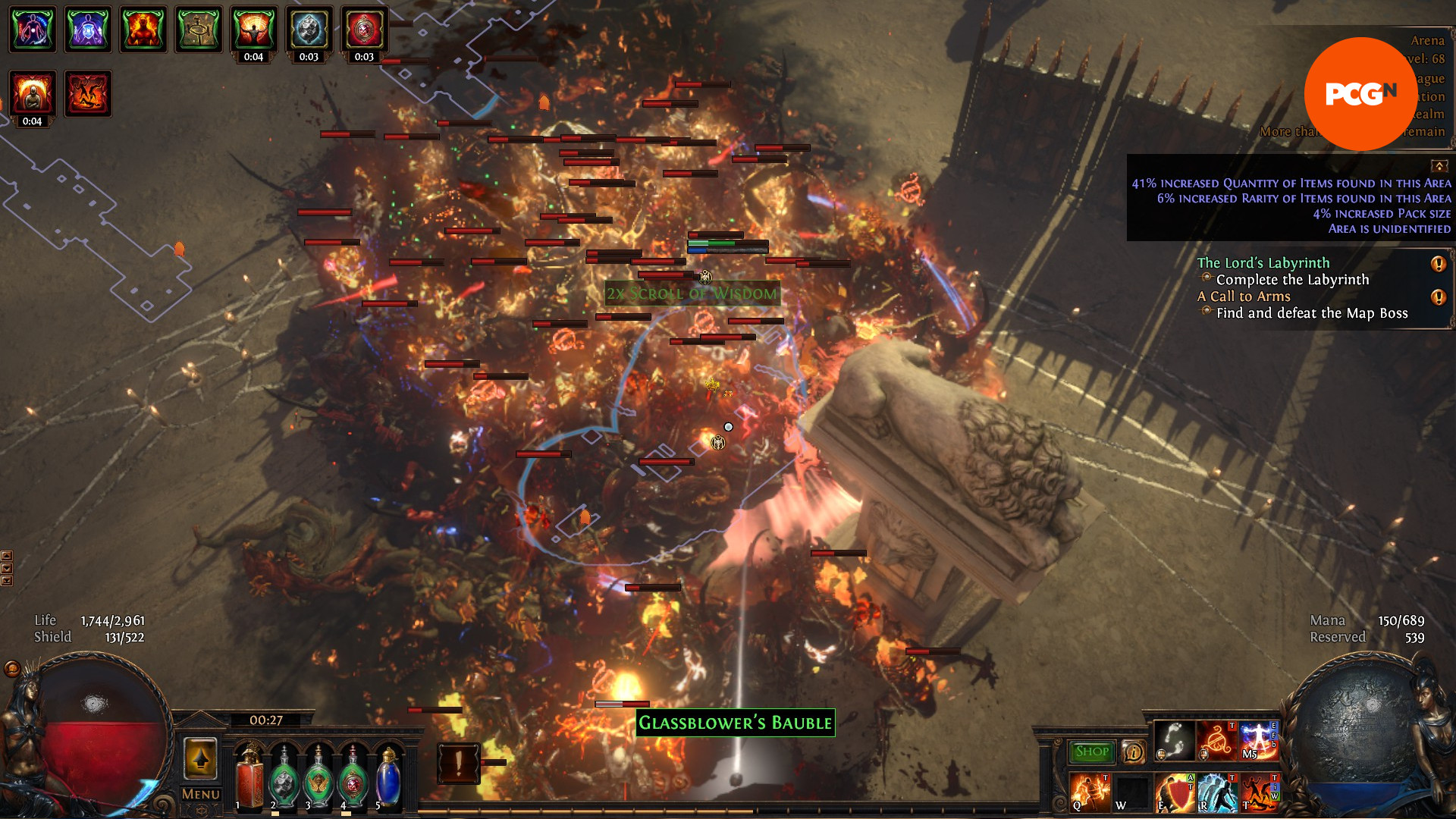Viewport: 1456px width, 819px height.
Task: Select the quest entry 'Find and defeat the Map Boss'
Action: 1312,313
